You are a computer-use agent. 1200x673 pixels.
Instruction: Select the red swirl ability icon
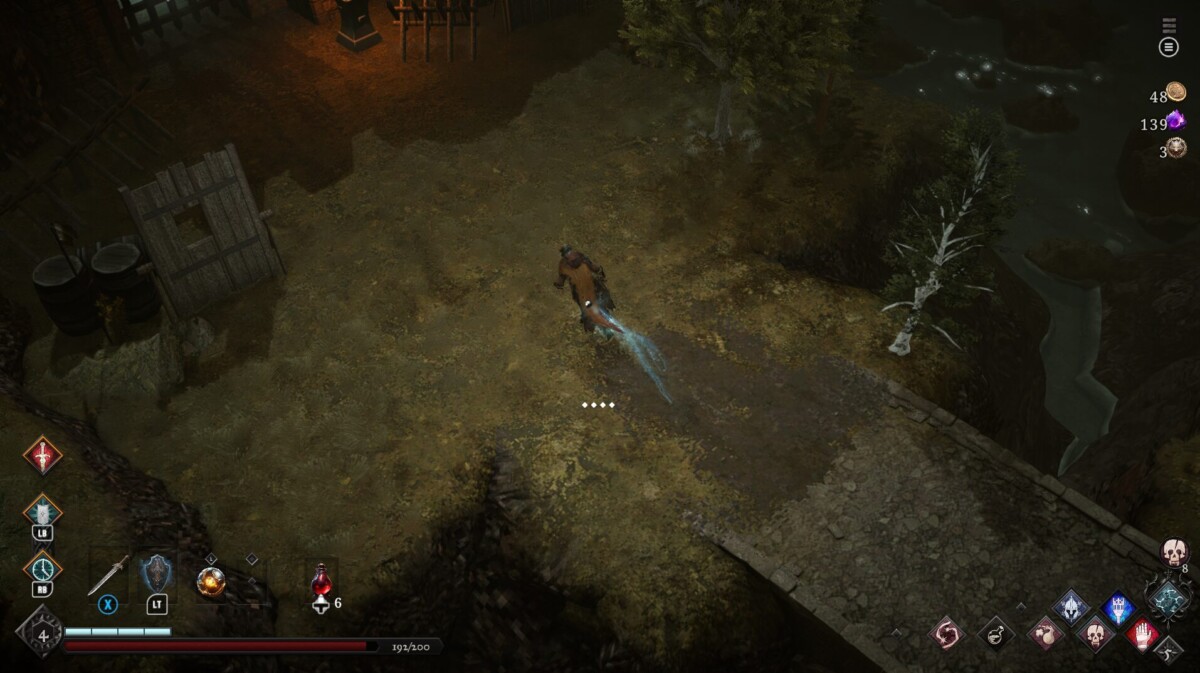coord(945,633)
